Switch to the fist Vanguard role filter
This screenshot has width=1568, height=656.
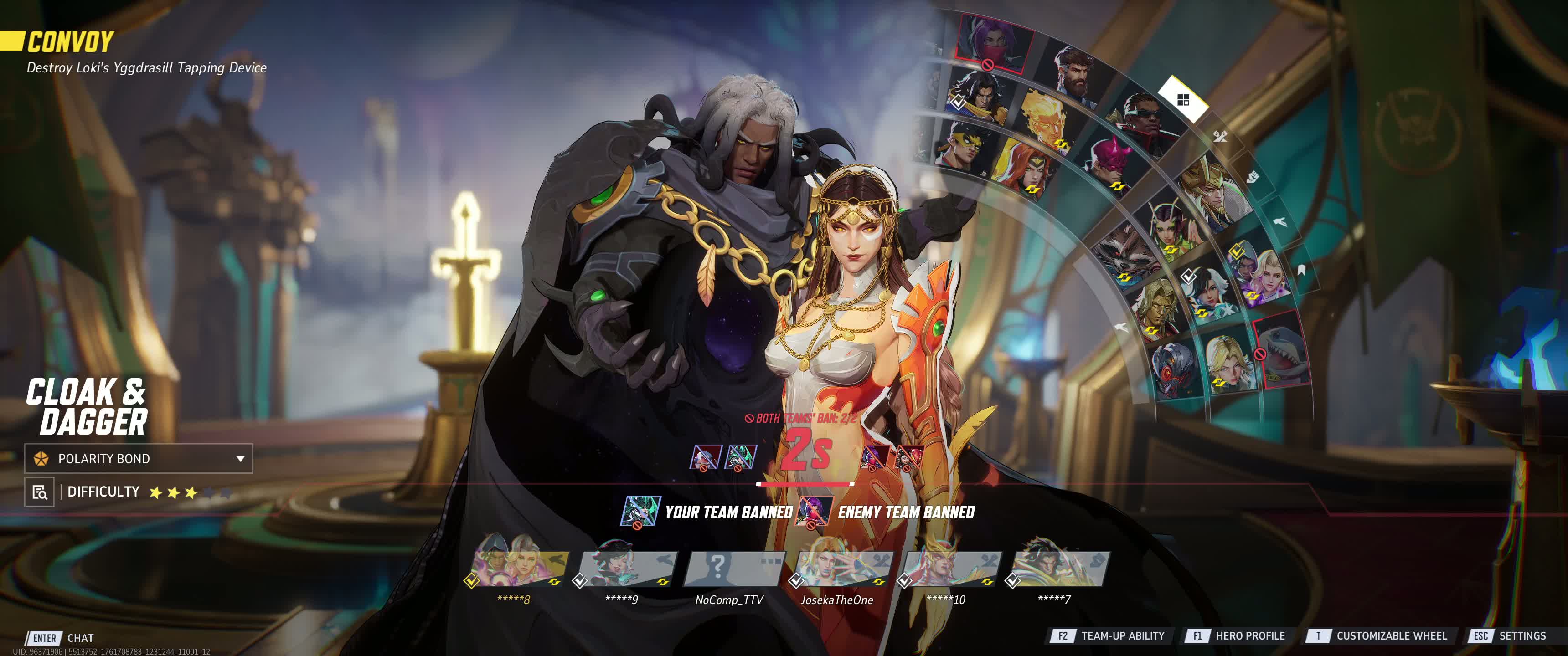coord(1252,177)
